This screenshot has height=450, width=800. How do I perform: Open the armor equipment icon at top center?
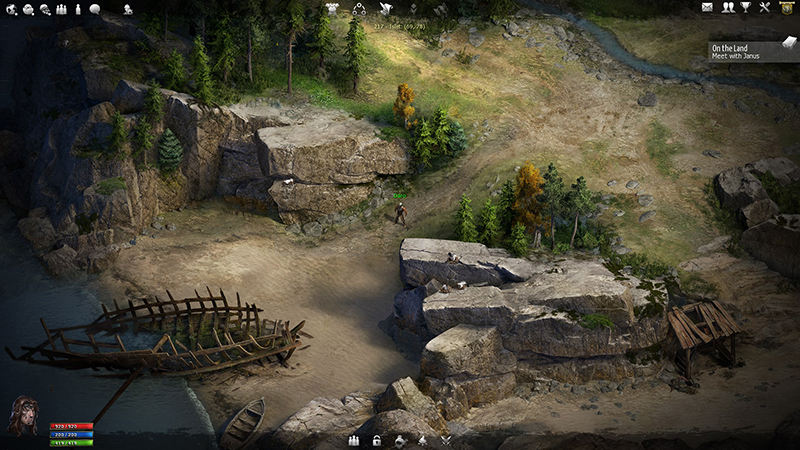332,8
